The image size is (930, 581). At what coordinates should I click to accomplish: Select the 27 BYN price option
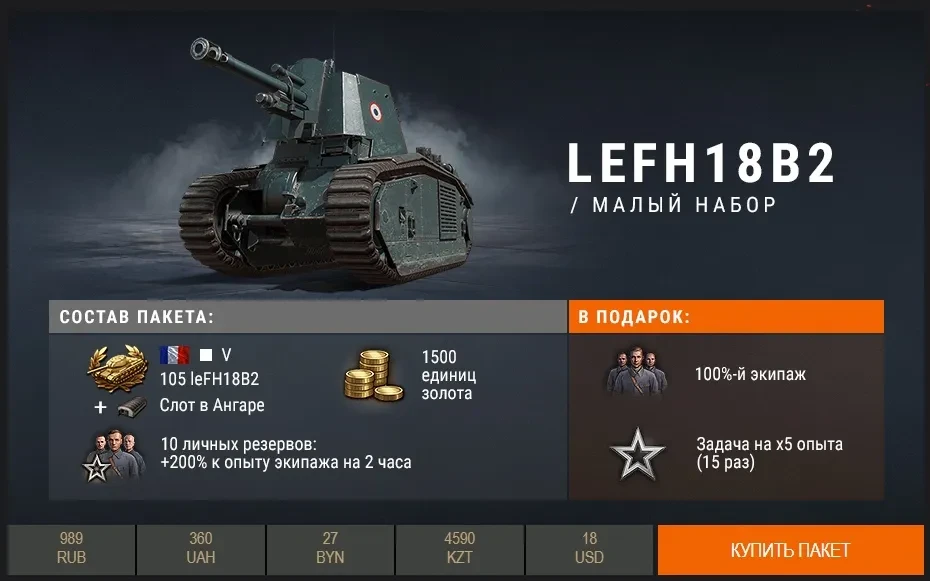[x=330, y=550]
